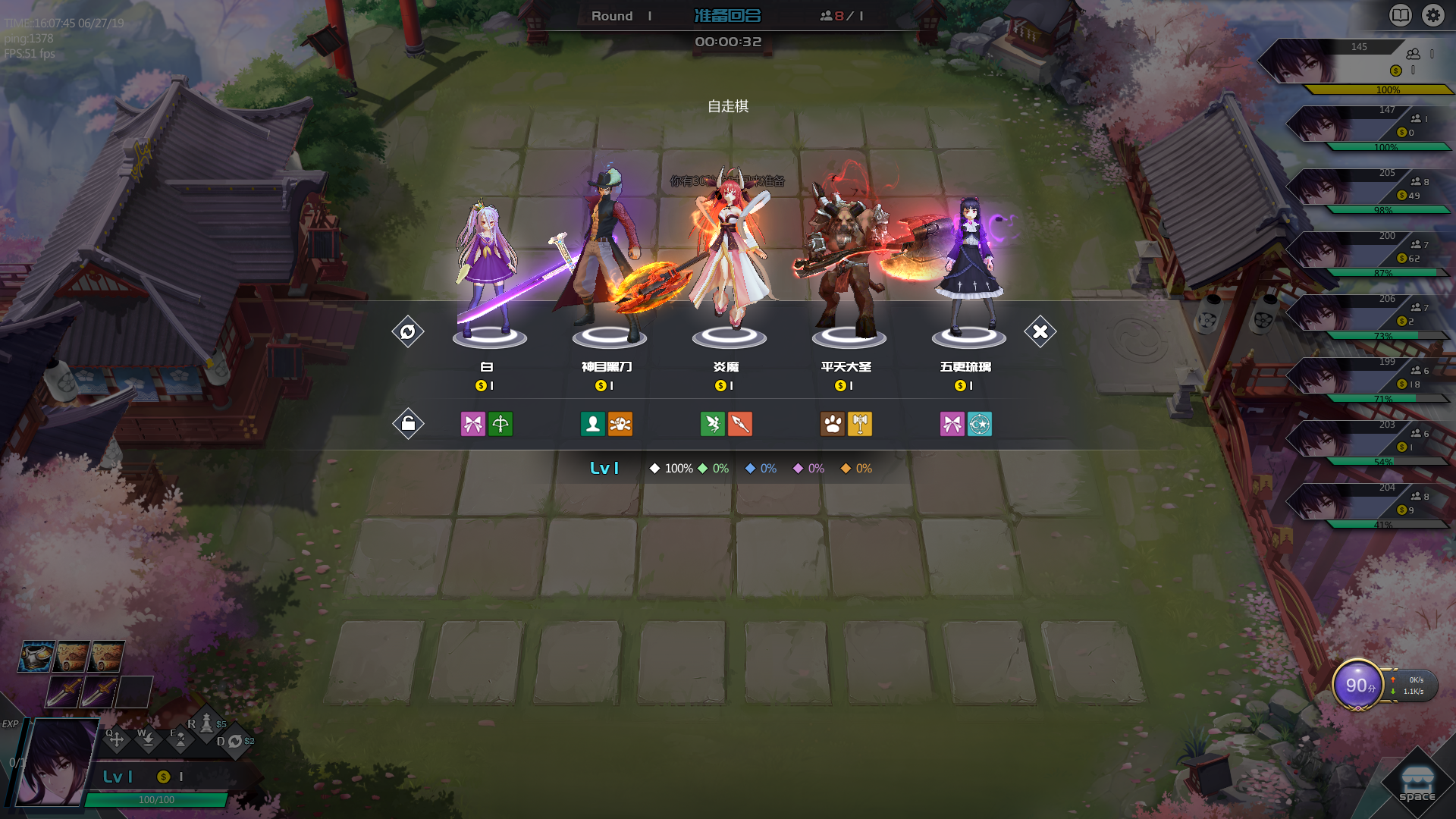1456x819 pixels.
Task: Open the settings gear
Action: [x=1432, y=15]
